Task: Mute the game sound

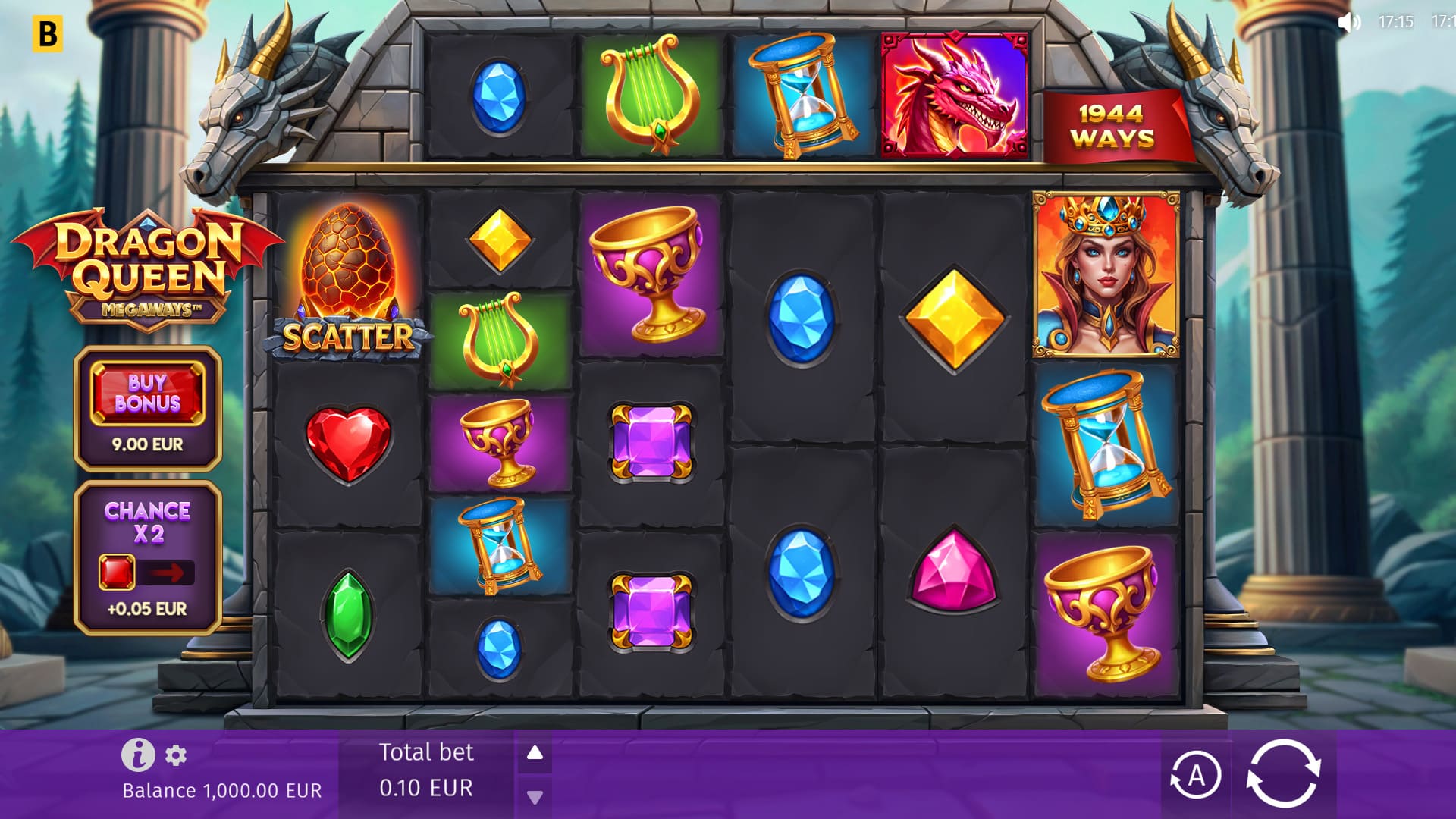Action: point(1348,22)
